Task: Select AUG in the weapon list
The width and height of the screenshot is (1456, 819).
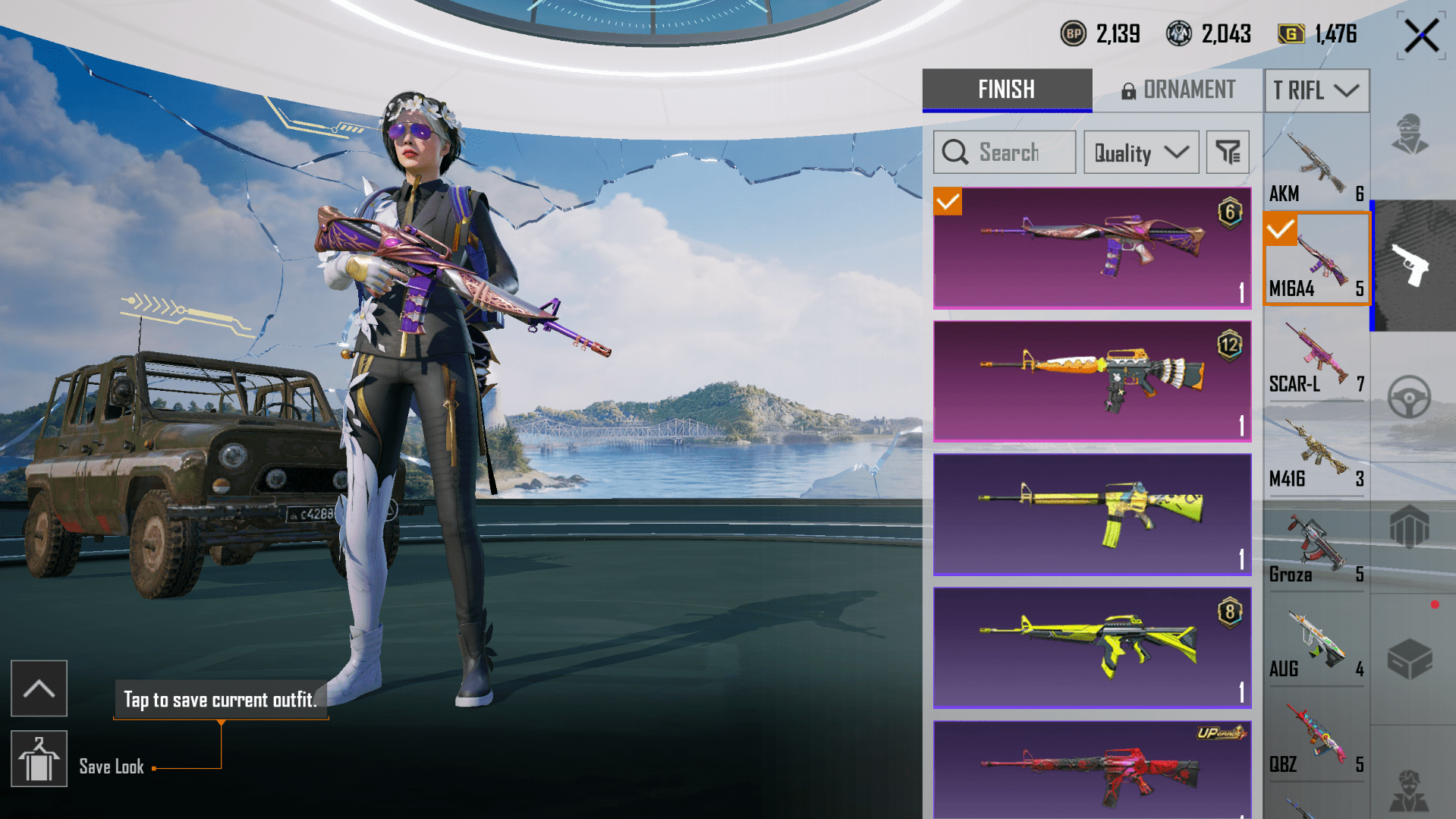Action: [x=1316, y=641]
